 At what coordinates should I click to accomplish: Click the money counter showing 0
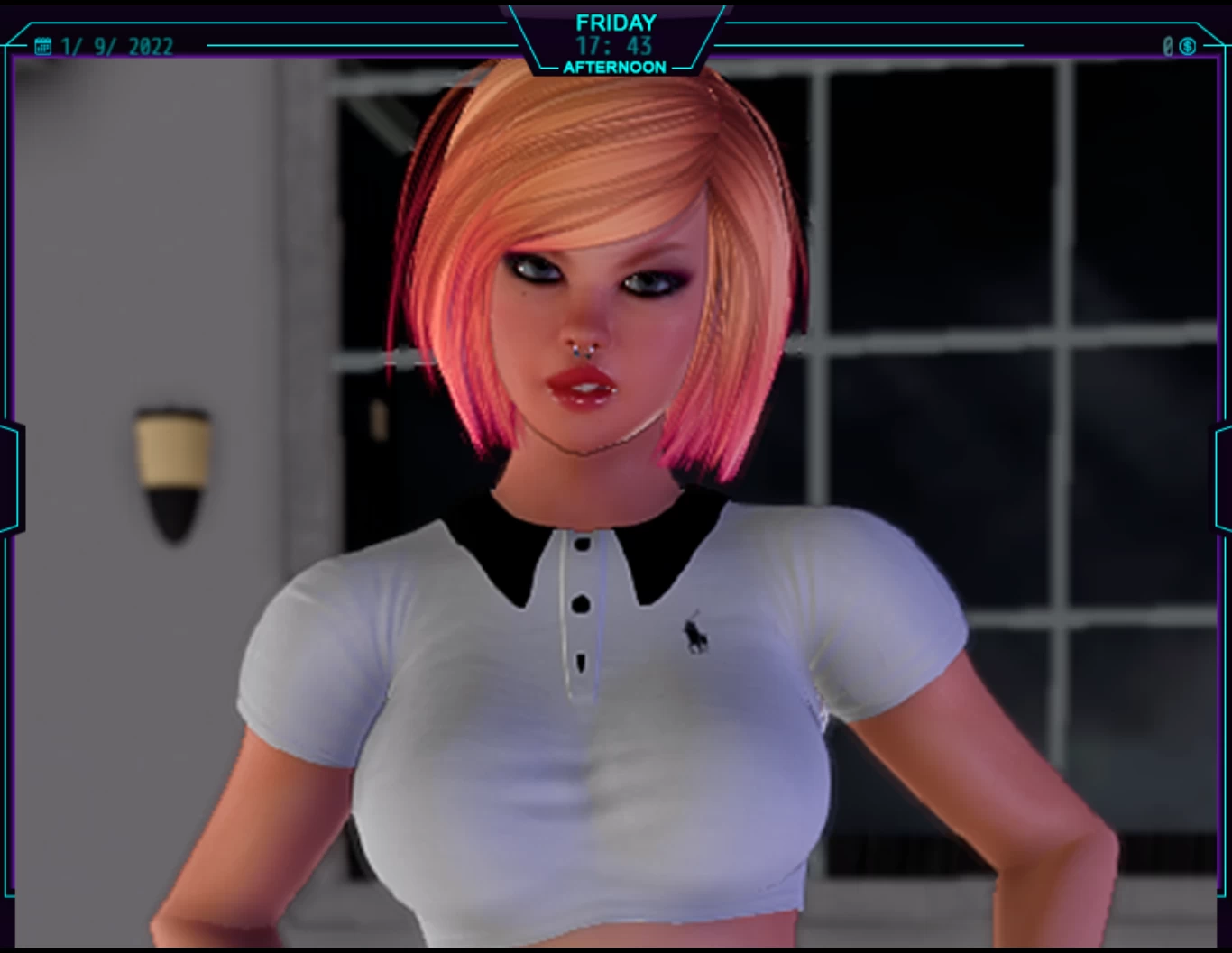pyautogui.click(x=1168, y=45)
